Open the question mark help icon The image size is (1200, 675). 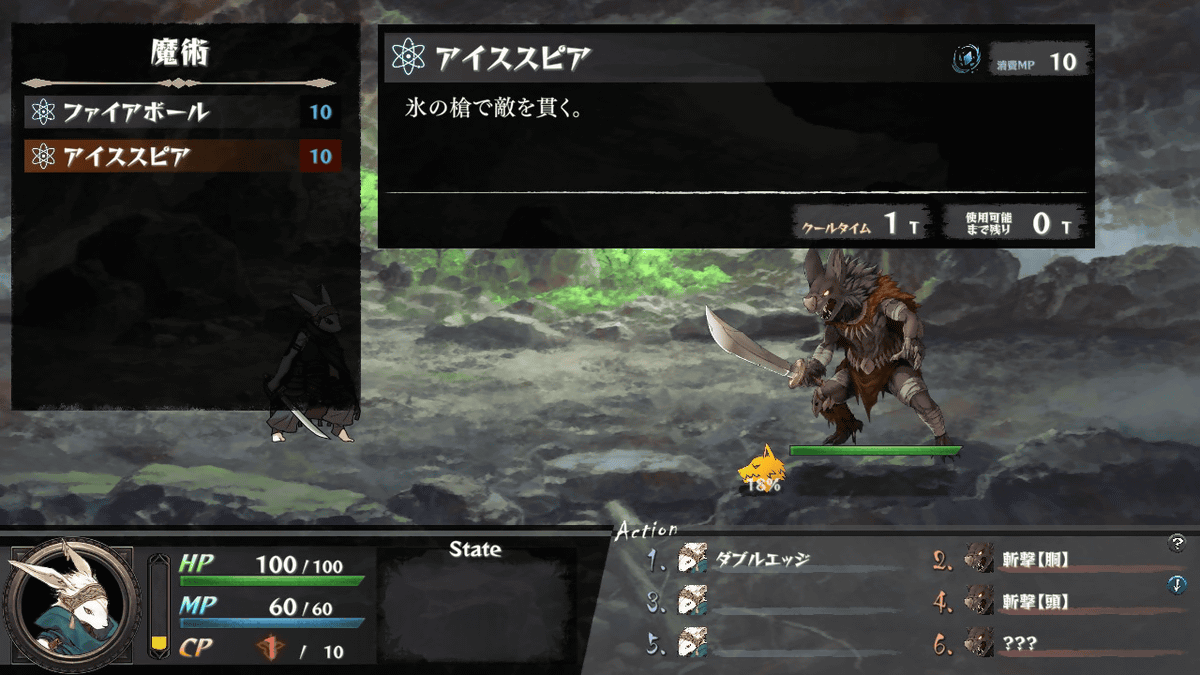tap(1176, 543)
